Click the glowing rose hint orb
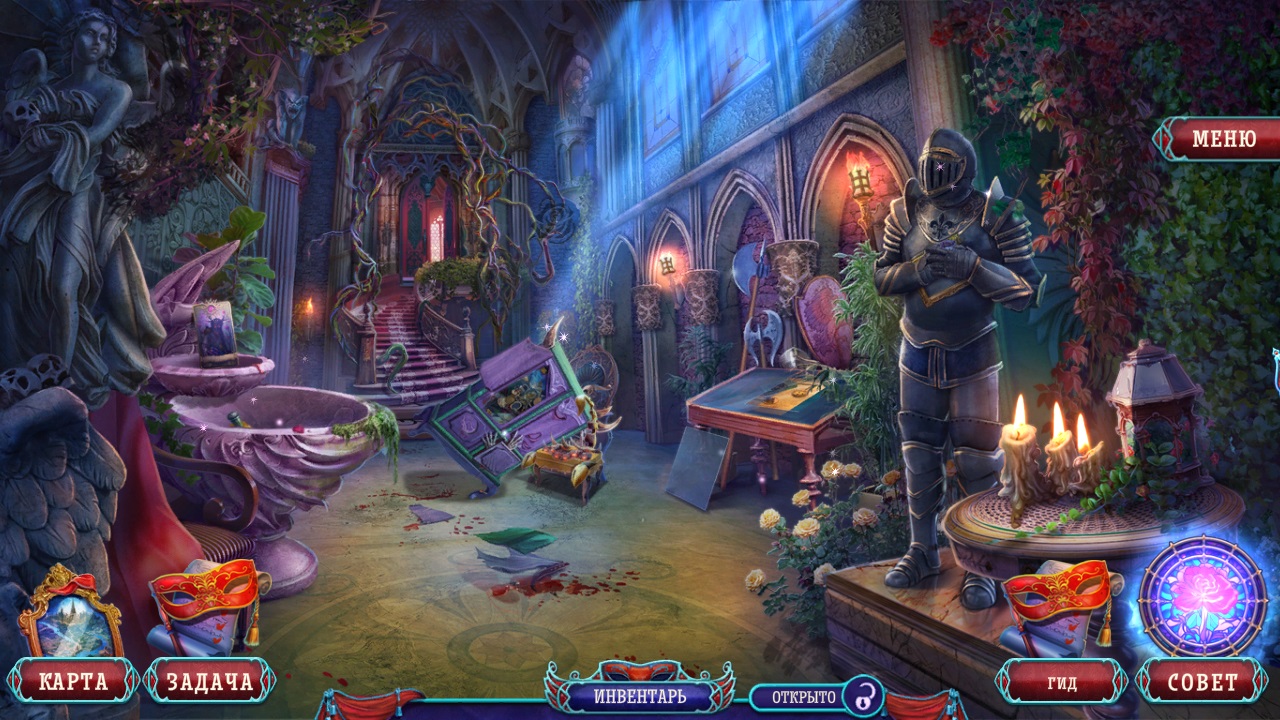This screenshot has width=1280, height=720. pos(1203,597)
